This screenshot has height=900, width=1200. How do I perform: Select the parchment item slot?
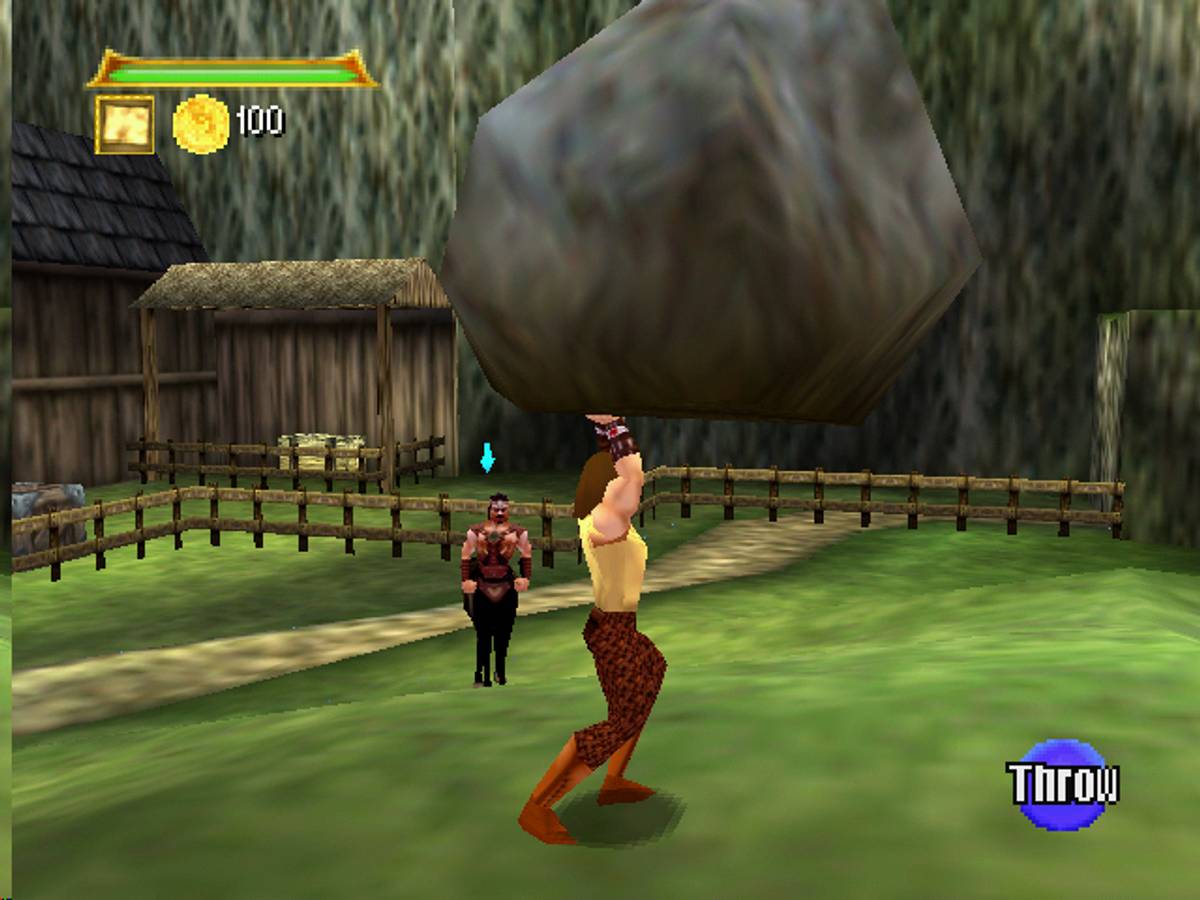(125, 124)
